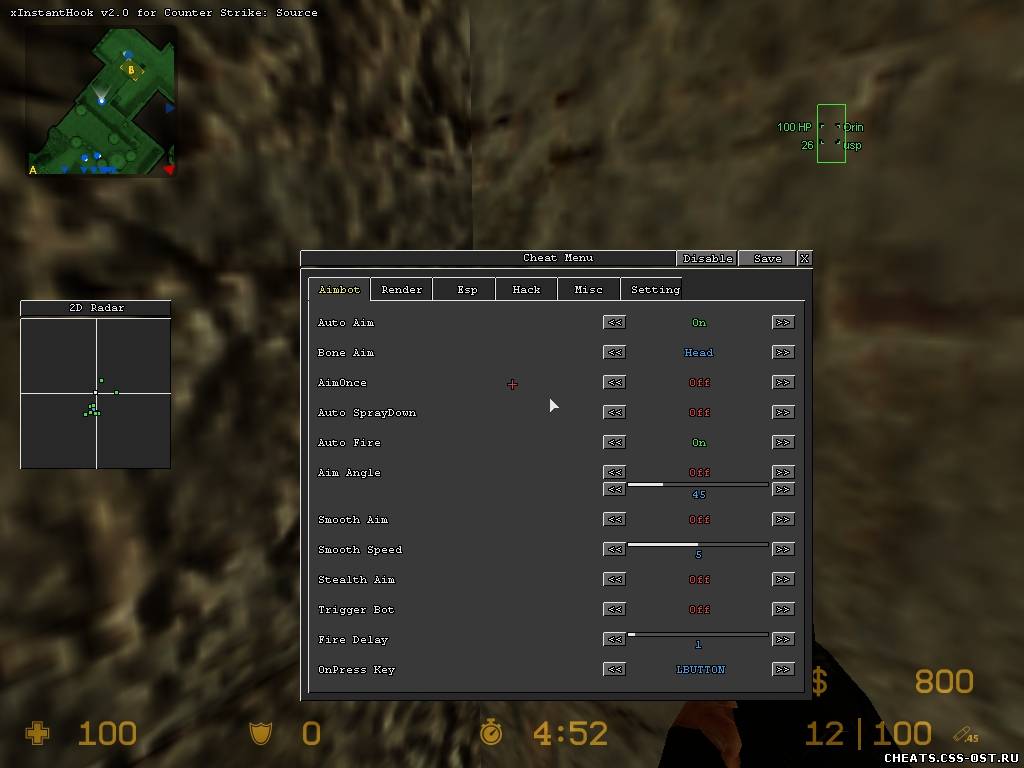Screen dimensions: 1024x768
Task: Advance Auto SprayDown with right arrow
Action: [x=783, y=412]
